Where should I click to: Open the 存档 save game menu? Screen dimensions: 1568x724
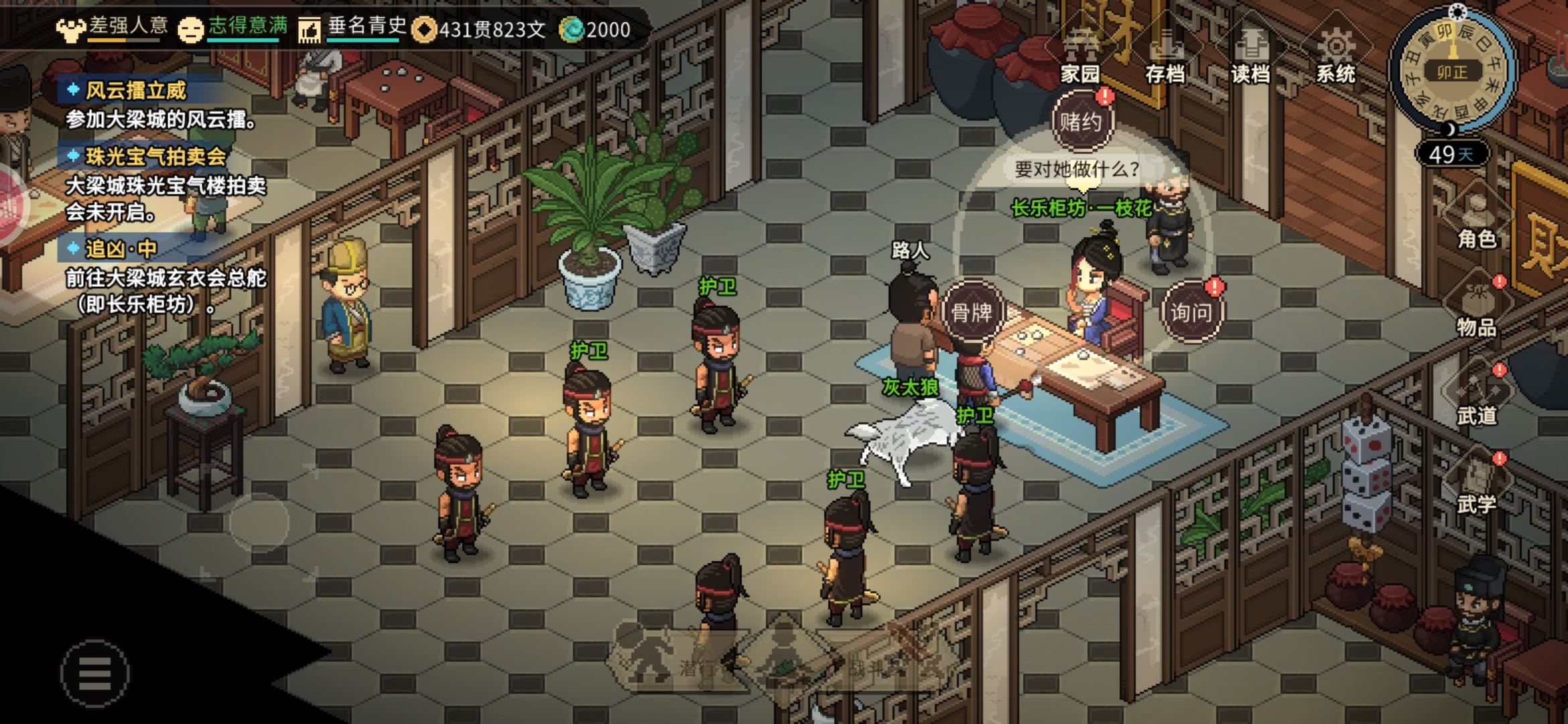pyautogui.click(x=1165, y=55)
